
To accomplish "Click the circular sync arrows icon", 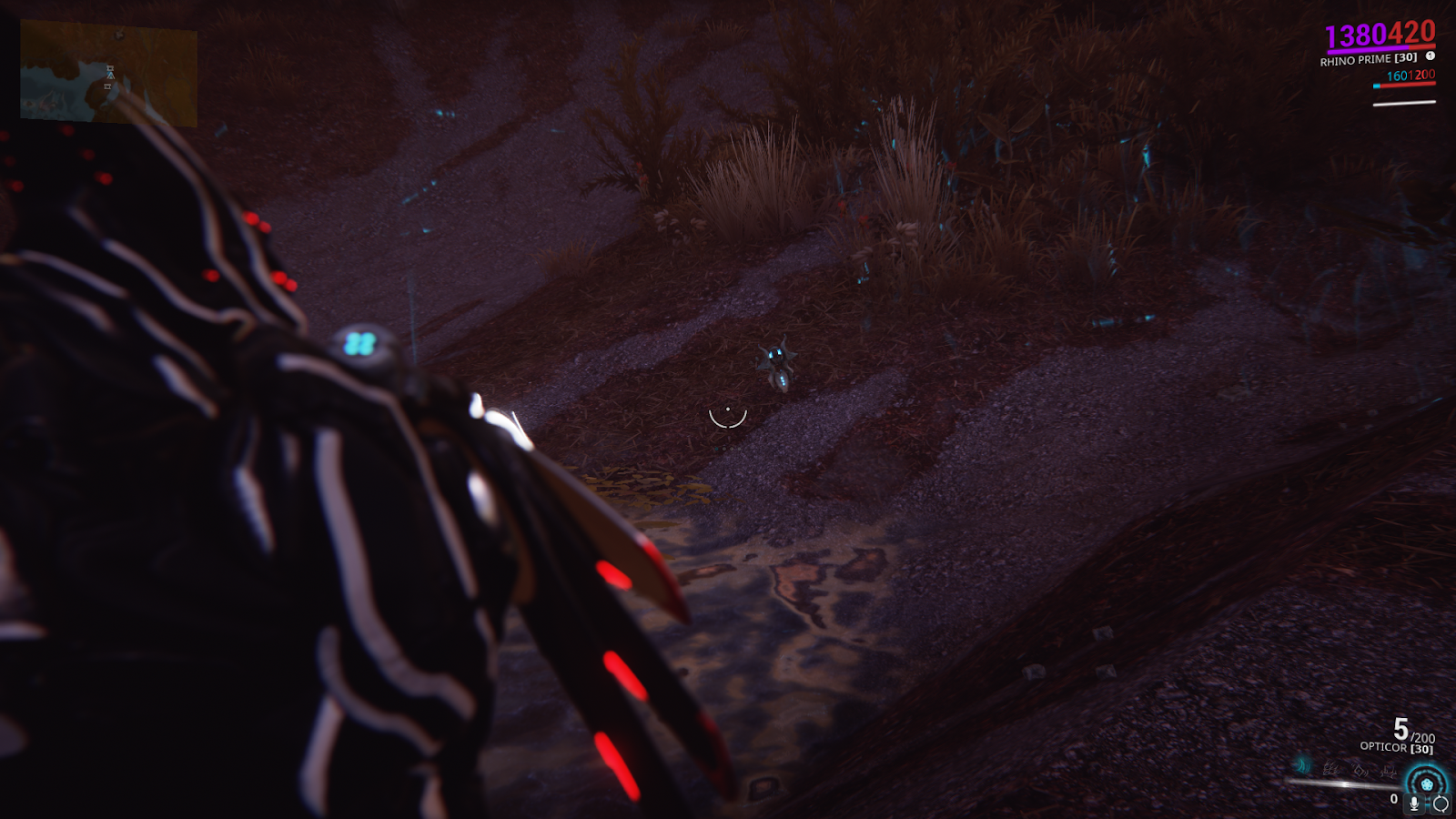I will tap(1441, 804).
